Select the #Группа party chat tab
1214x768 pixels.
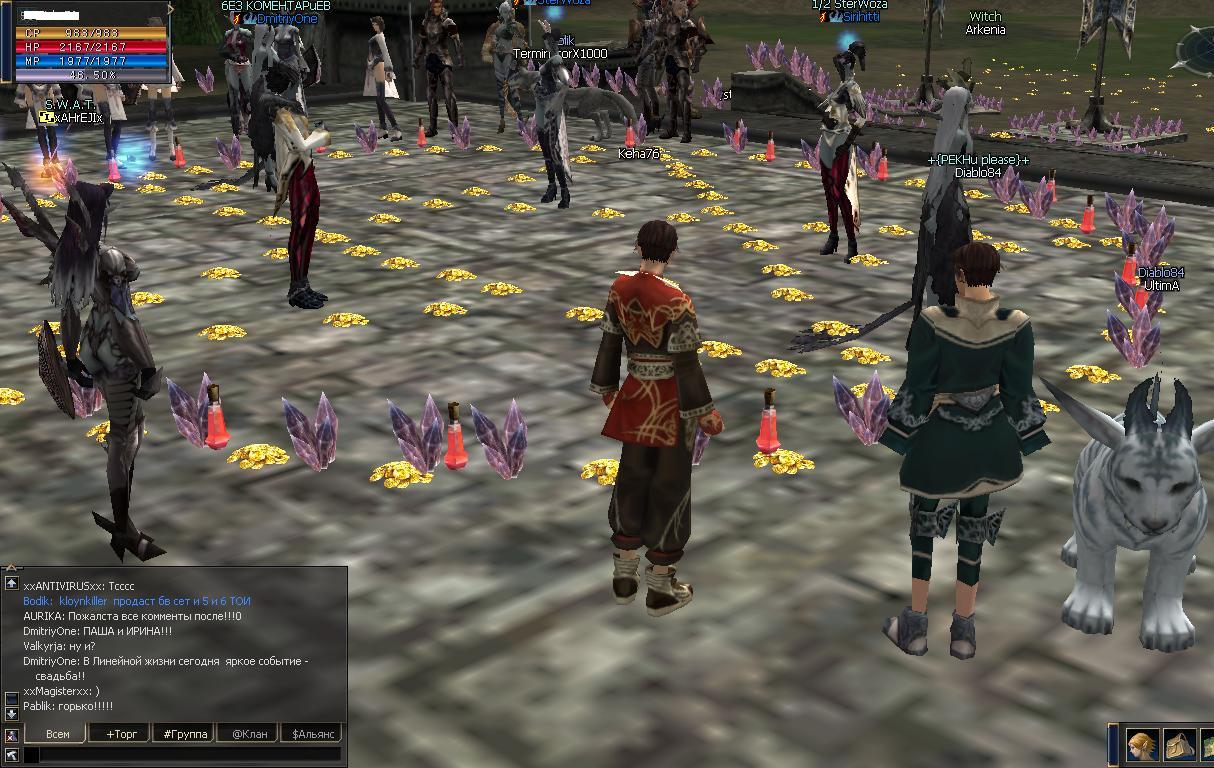[186, 734]
